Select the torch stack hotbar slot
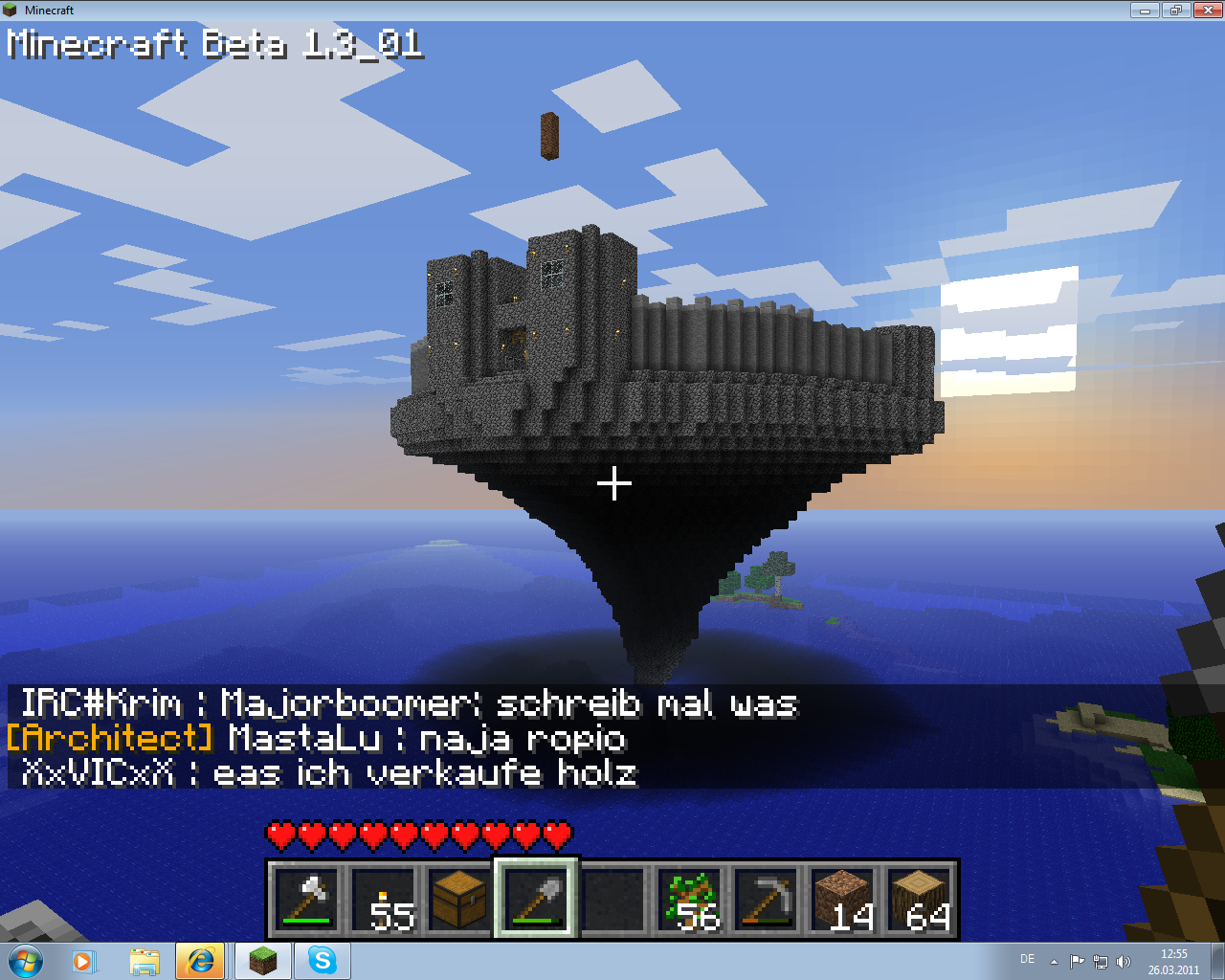1225x980 pixels. click(x=383, y=900)
